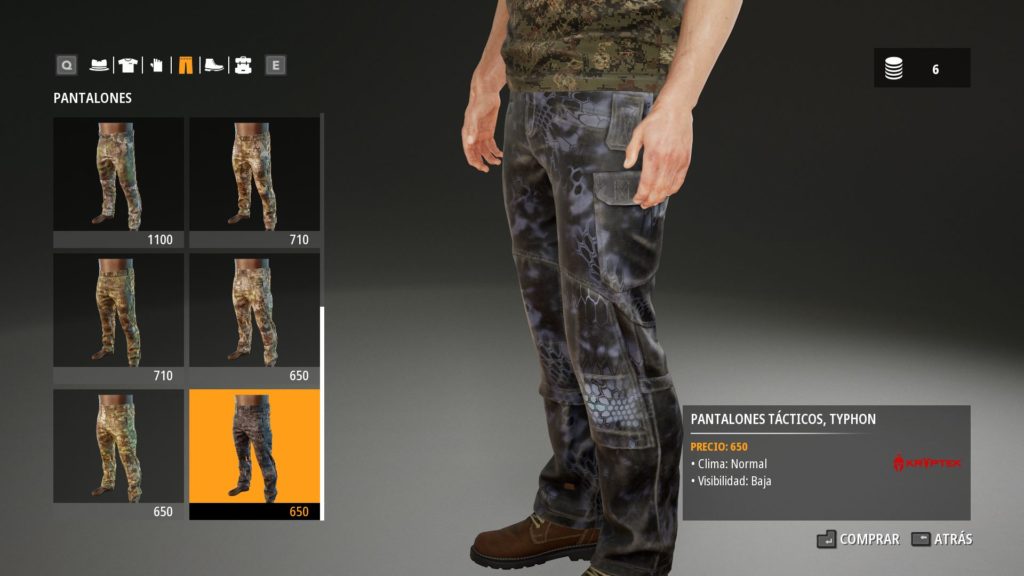The width and height of the screenshot is (1024, 576).
Task: Go back with the Atrás button
Action: click(941, 539)
